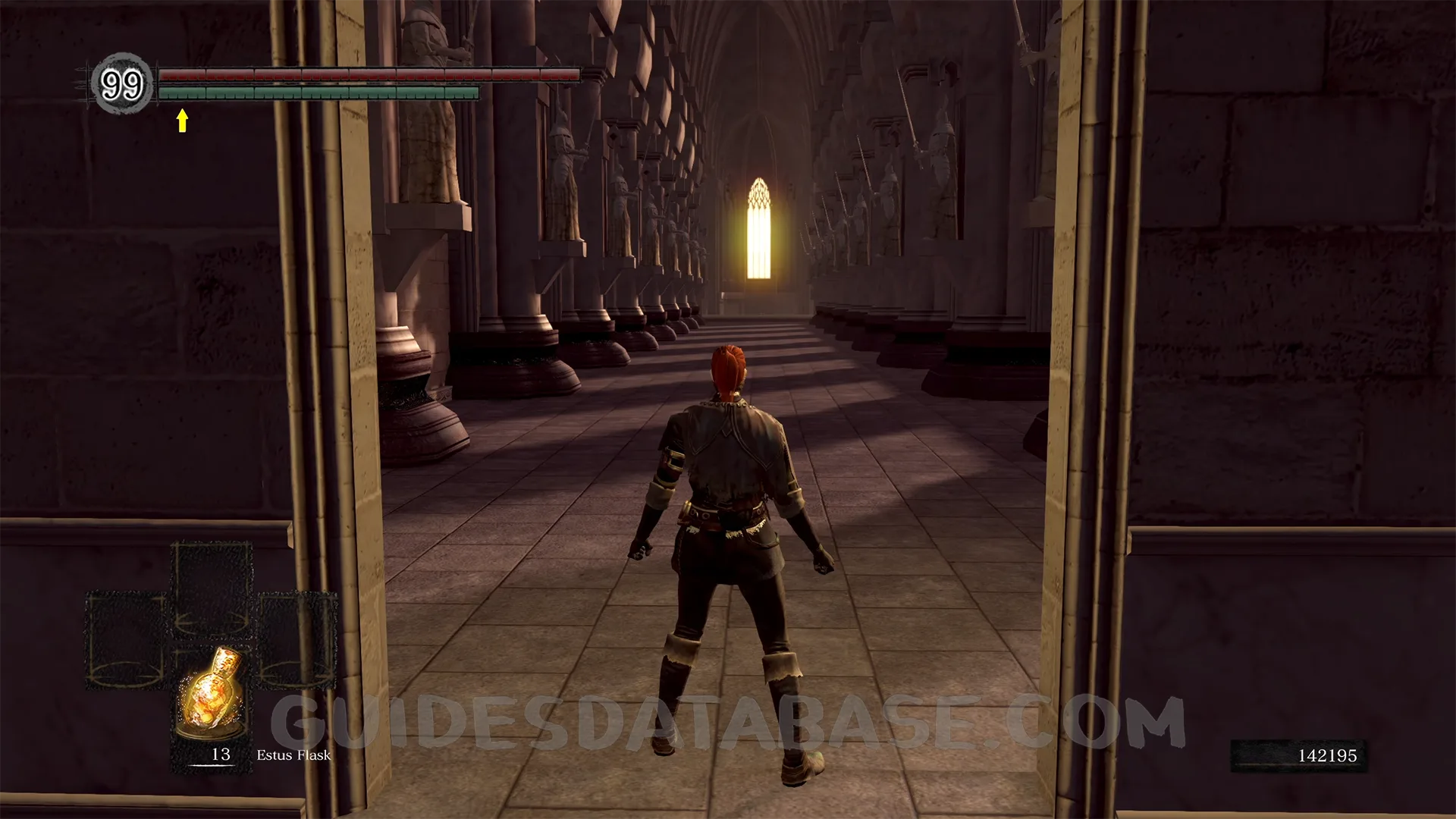Click the humanity counter showing 99
The width and height of the screenshot is (1456, 819).
(x=121, y=84)
